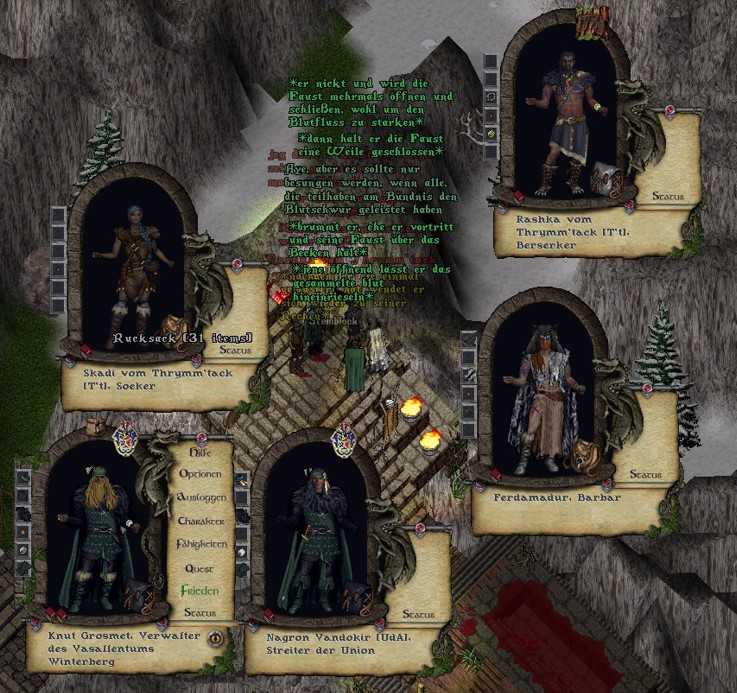The image size is (737, 693).
Task: Toggle the green Frieden peace mode
Action: 200,590
